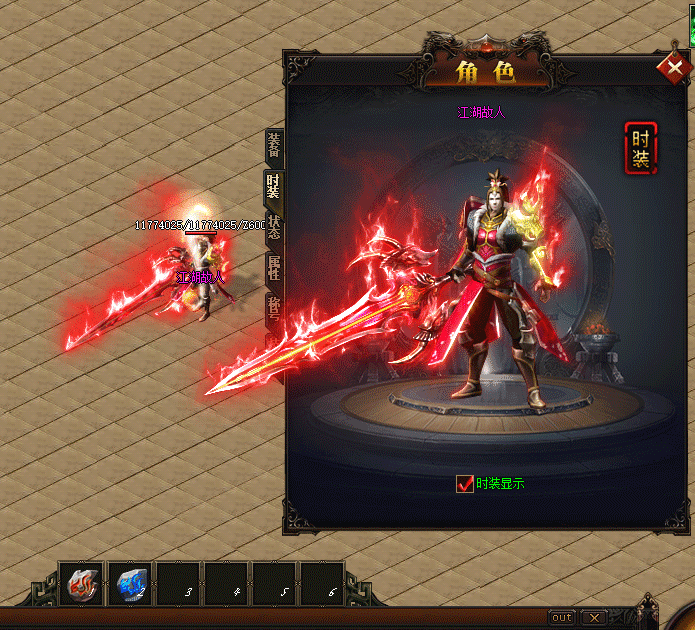695x630 pixels.
Task: Use the red potion in hotbar slot 1
Action: click(81, 584)
